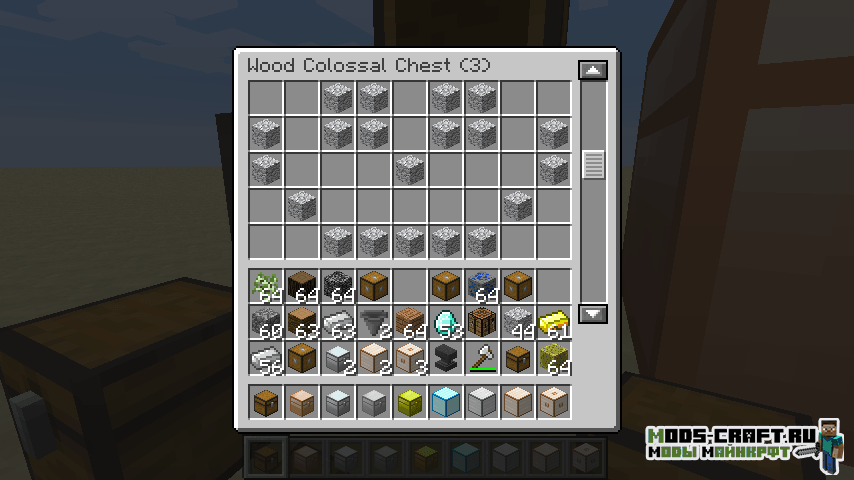Select the lapis ore stack
The height and width of the screenshot is (480, 854).
click(x=482, y=286)
